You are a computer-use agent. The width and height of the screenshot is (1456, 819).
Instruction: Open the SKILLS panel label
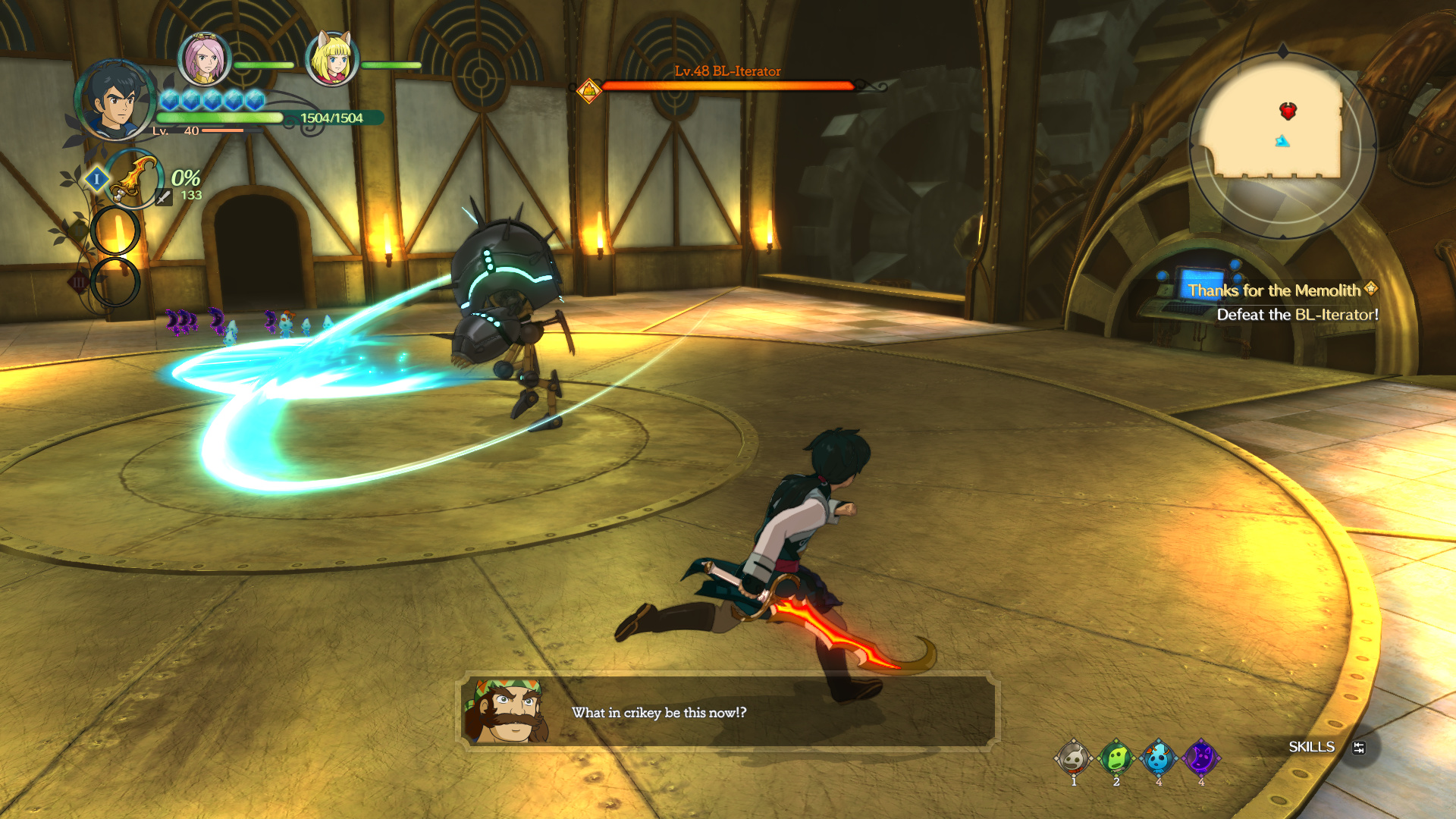(x=1311, y=747)
